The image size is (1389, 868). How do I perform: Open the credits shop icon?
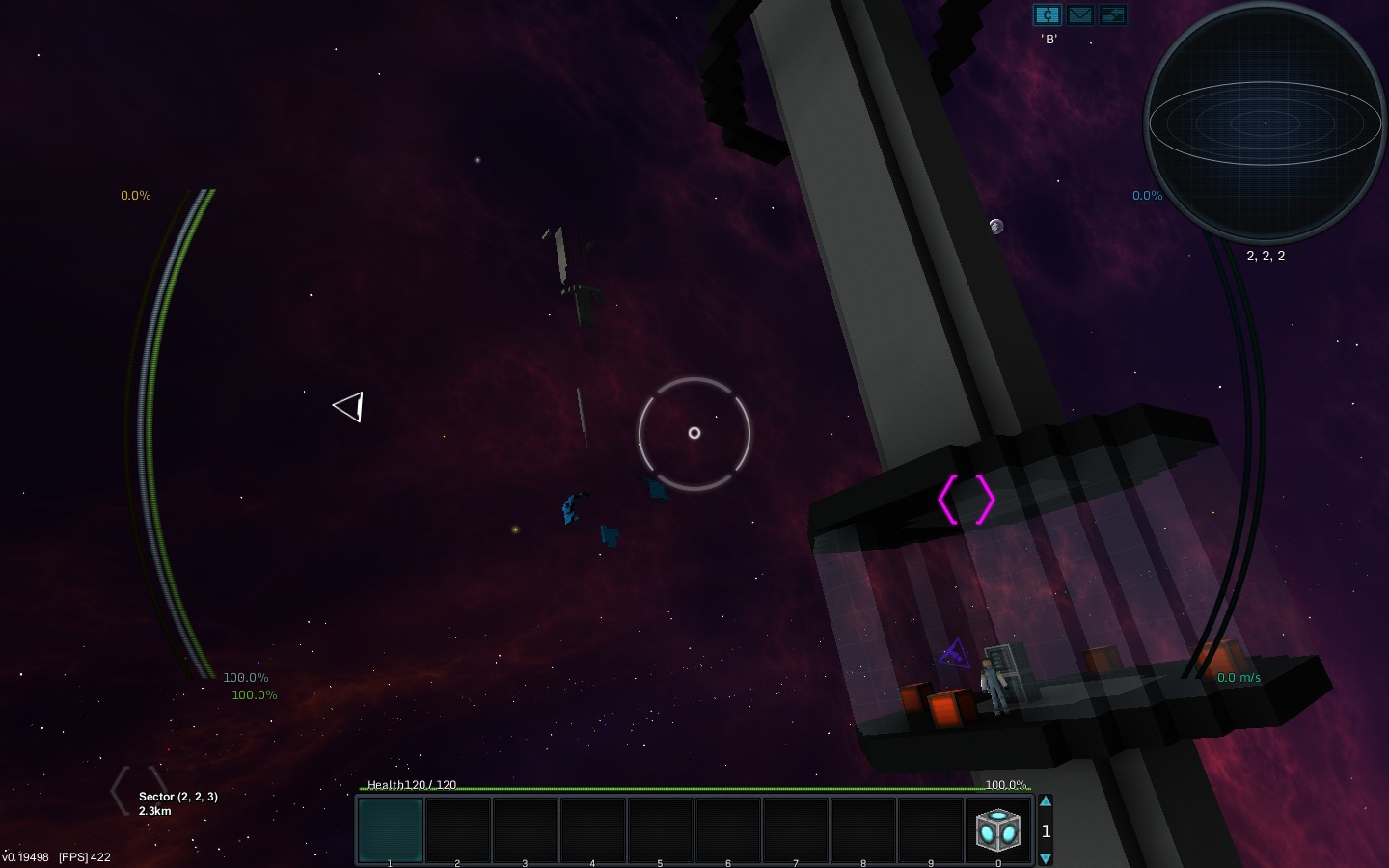tap(1047, 15)
